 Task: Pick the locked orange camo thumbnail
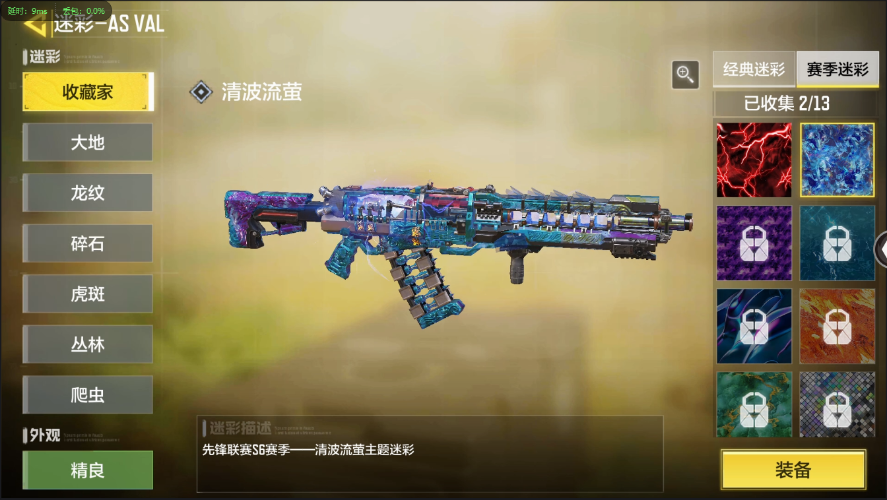837,326
